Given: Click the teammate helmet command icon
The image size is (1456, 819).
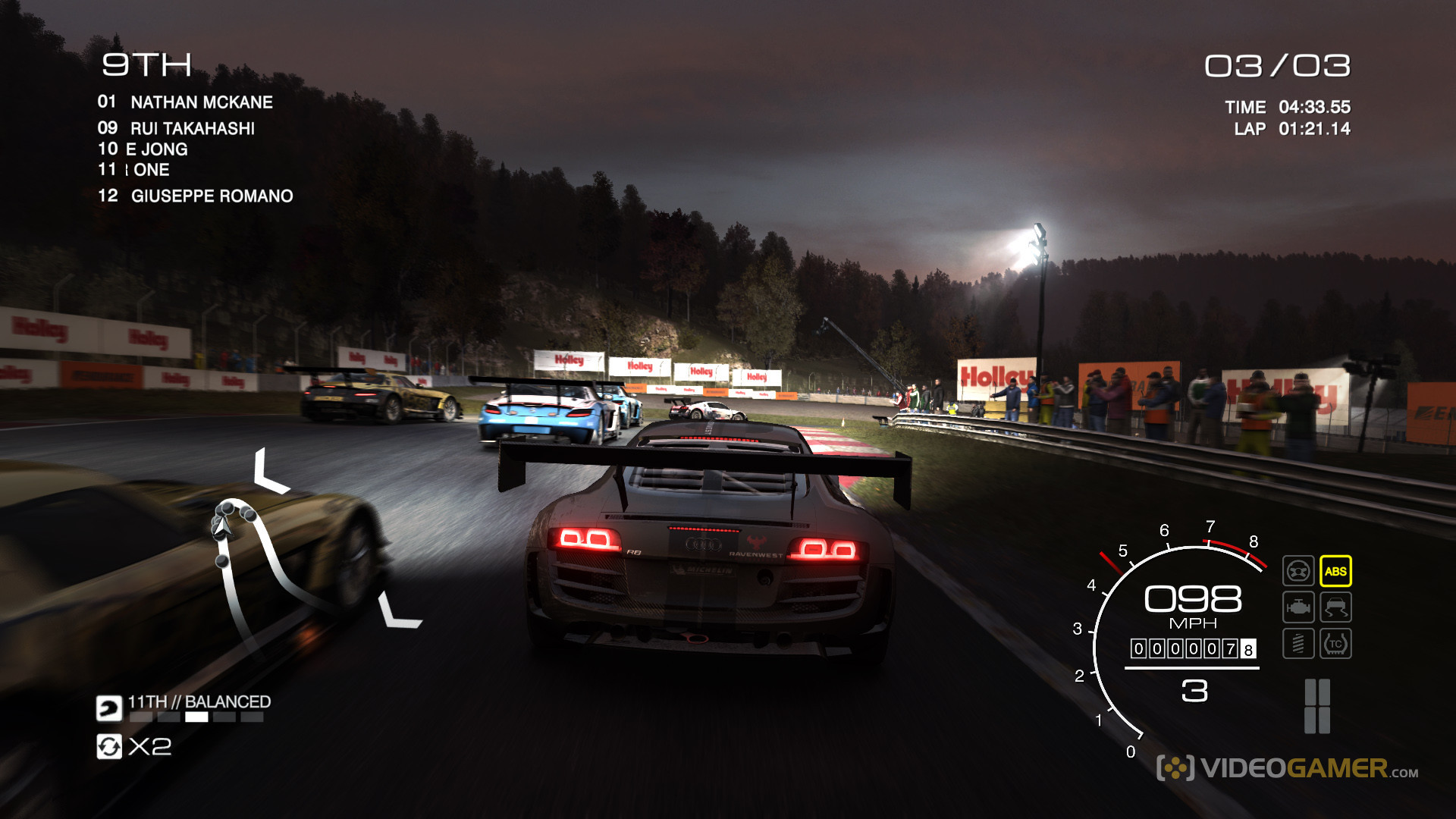Looking at the screenshot, I should (109, 708).
